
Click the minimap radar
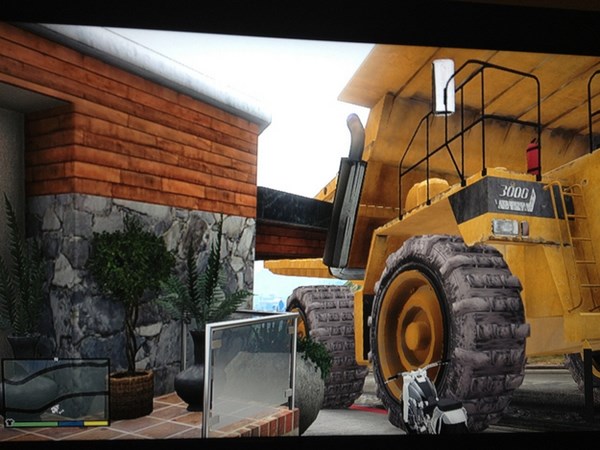tap(55, 388)
